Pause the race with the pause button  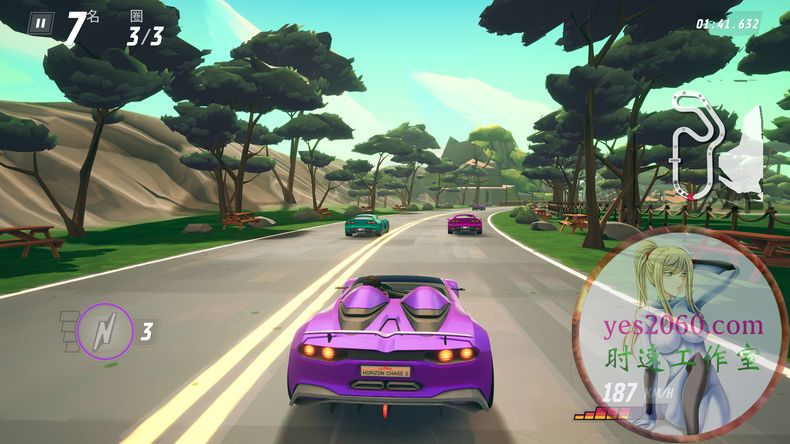pyautogui.click(x=40, y=22)
